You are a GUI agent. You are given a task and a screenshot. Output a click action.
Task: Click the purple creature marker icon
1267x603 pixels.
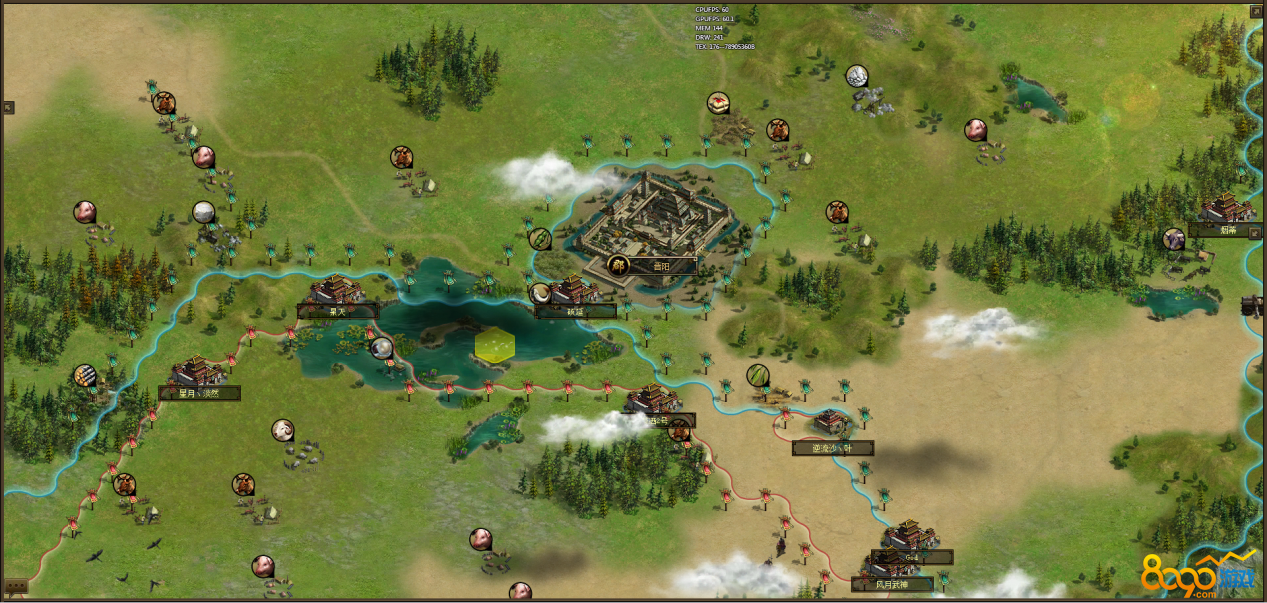click(1173, 238)
